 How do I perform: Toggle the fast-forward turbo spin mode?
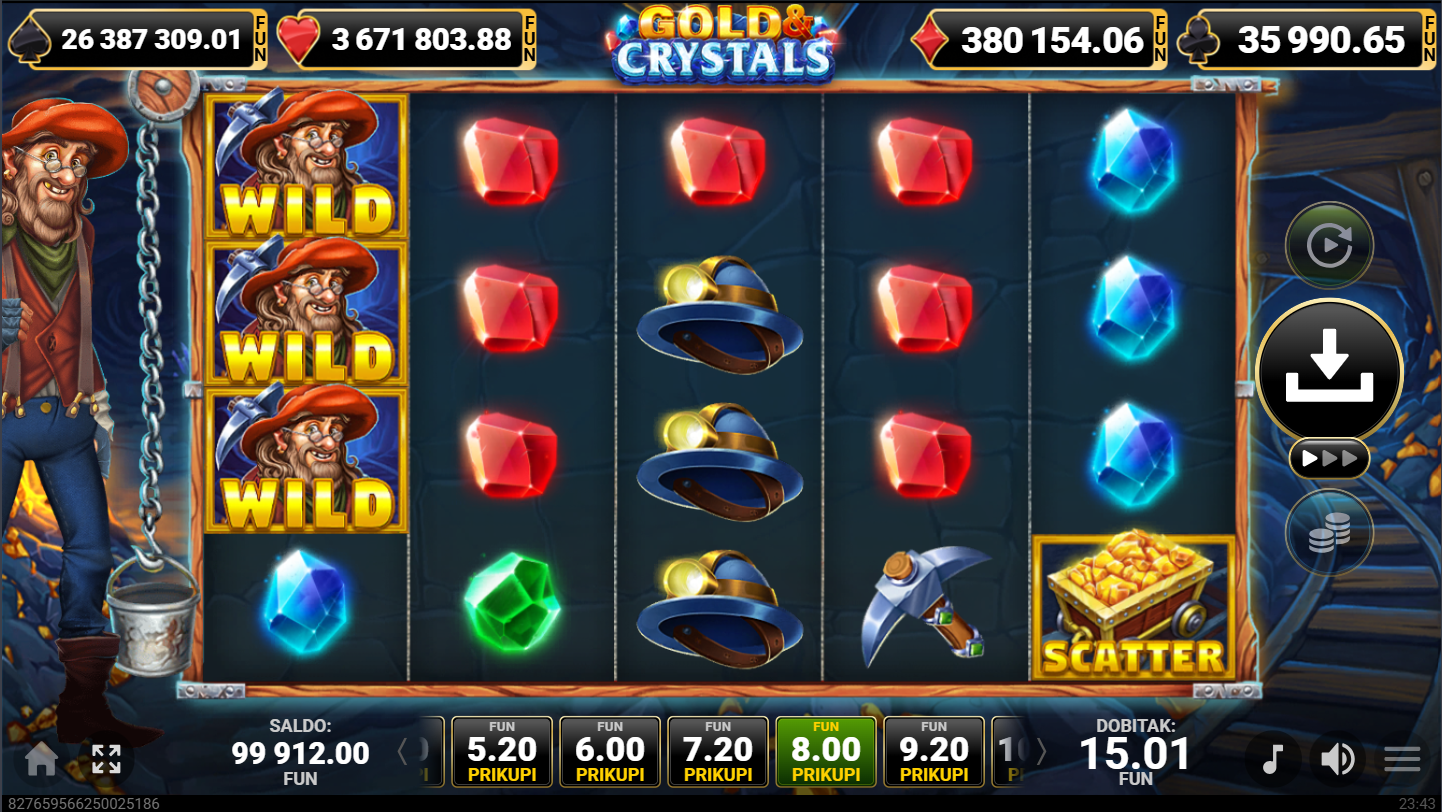point(1329,459)
